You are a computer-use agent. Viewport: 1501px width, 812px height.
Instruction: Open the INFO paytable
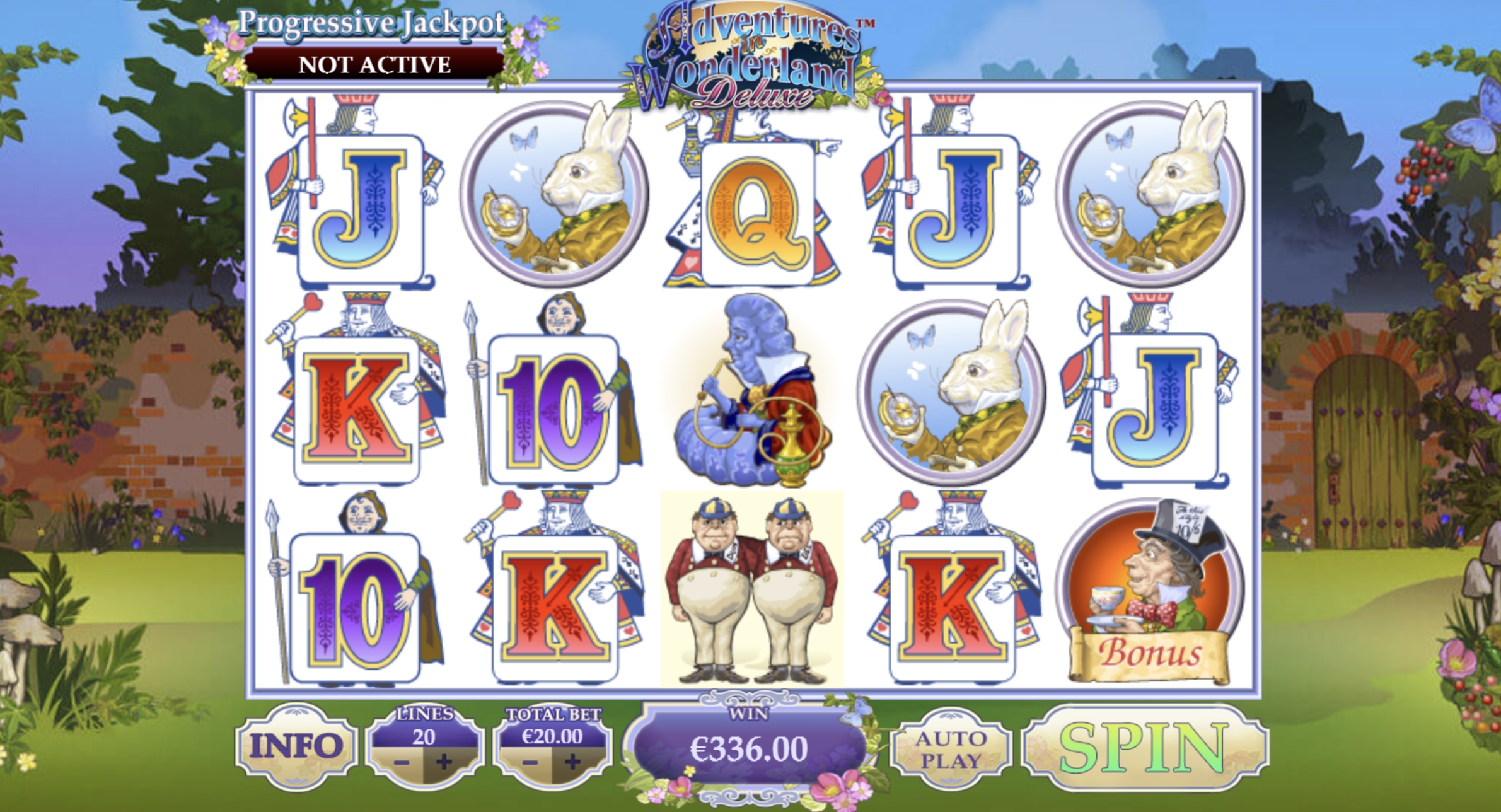pyautogui.click(x=296, y=746)
